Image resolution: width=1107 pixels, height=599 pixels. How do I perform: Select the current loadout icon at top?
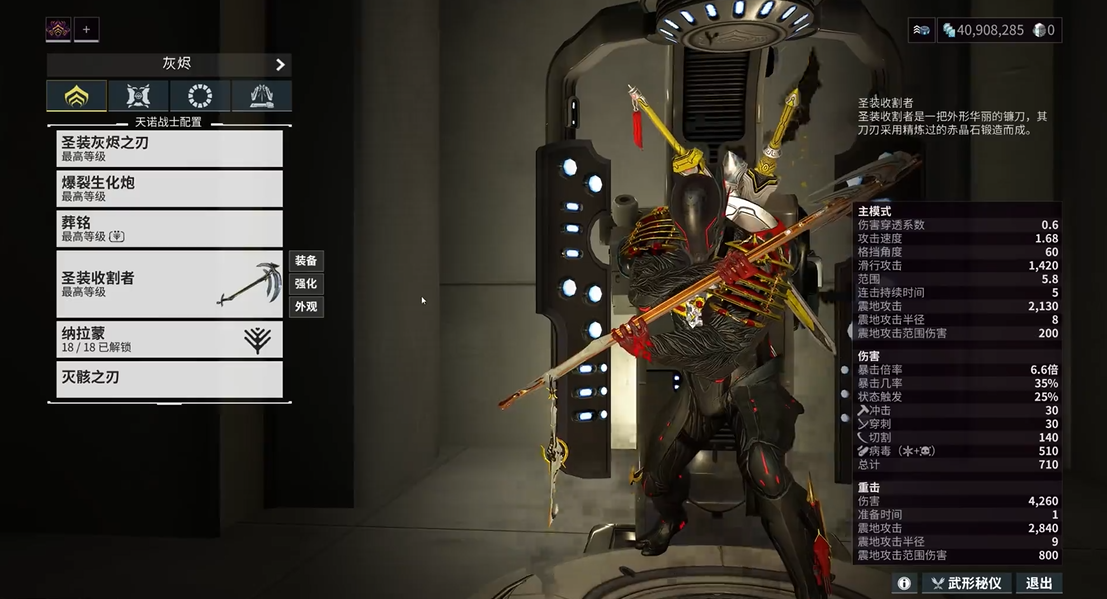pyautogui.click(x=58, y=30)
